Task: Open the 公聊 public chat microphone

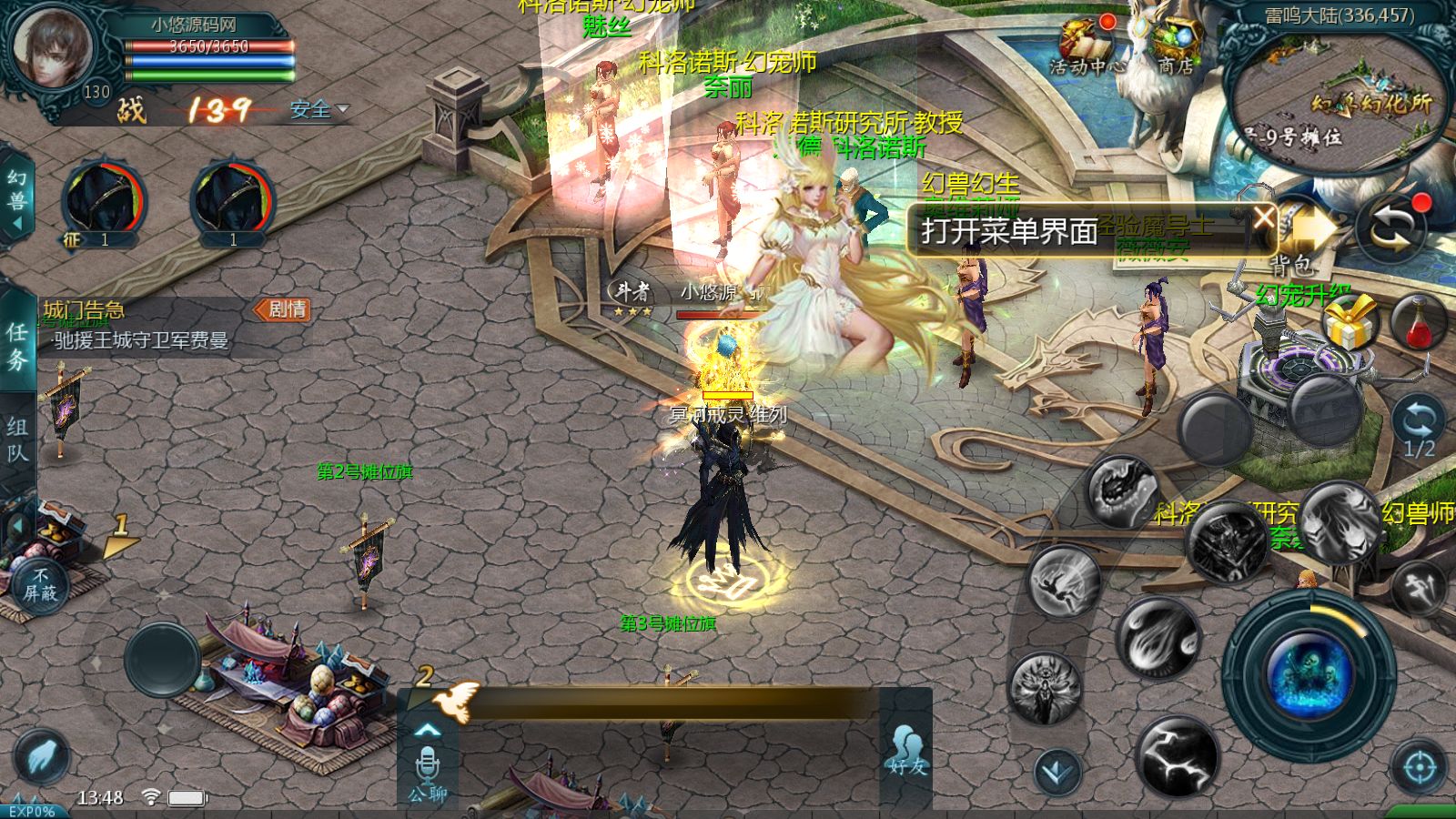Action: click(427, 772)
